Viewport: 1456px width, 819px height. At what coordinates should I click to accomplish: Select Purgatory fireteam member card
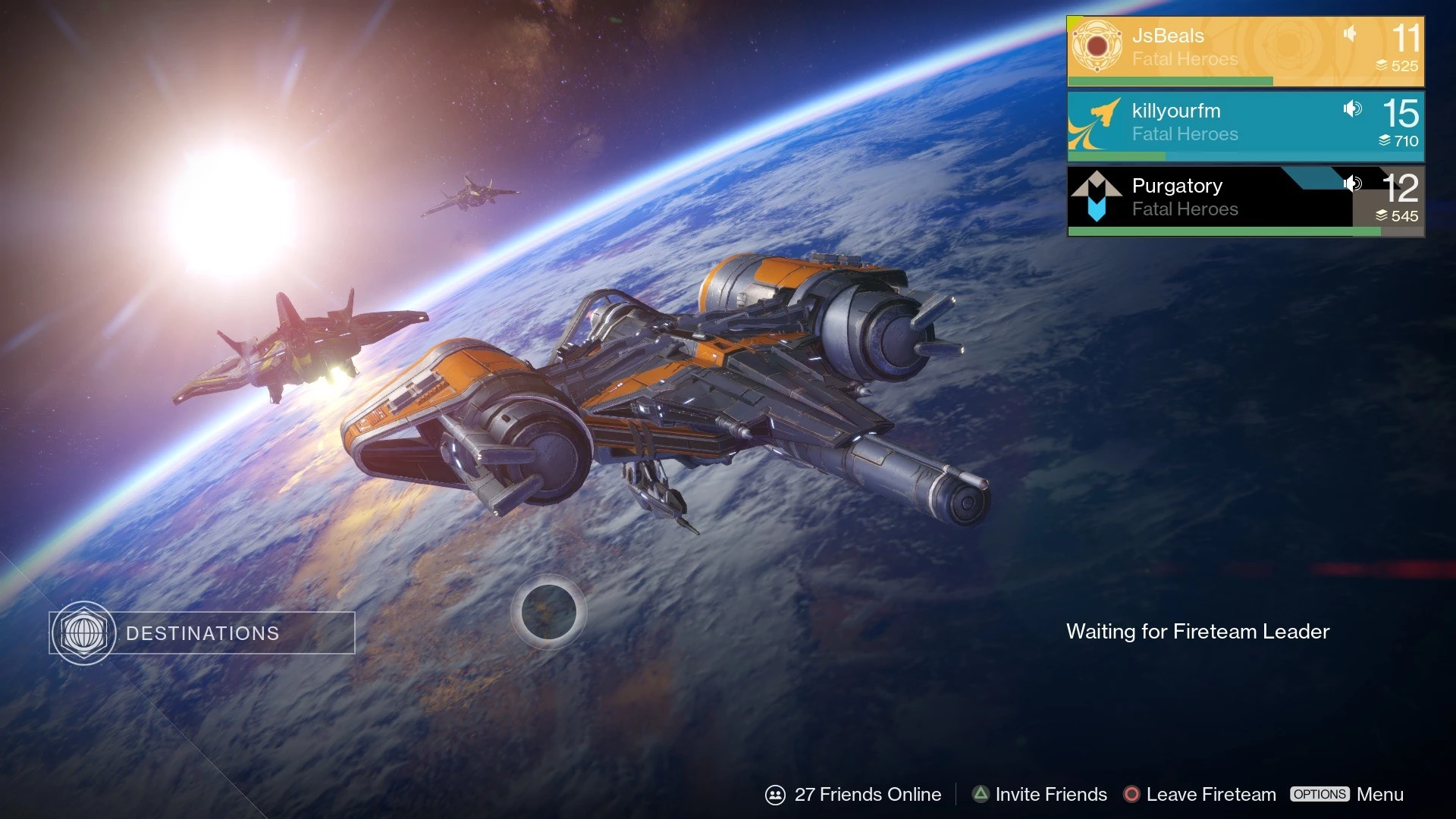pyautogui.click(x=1244, y=200)
